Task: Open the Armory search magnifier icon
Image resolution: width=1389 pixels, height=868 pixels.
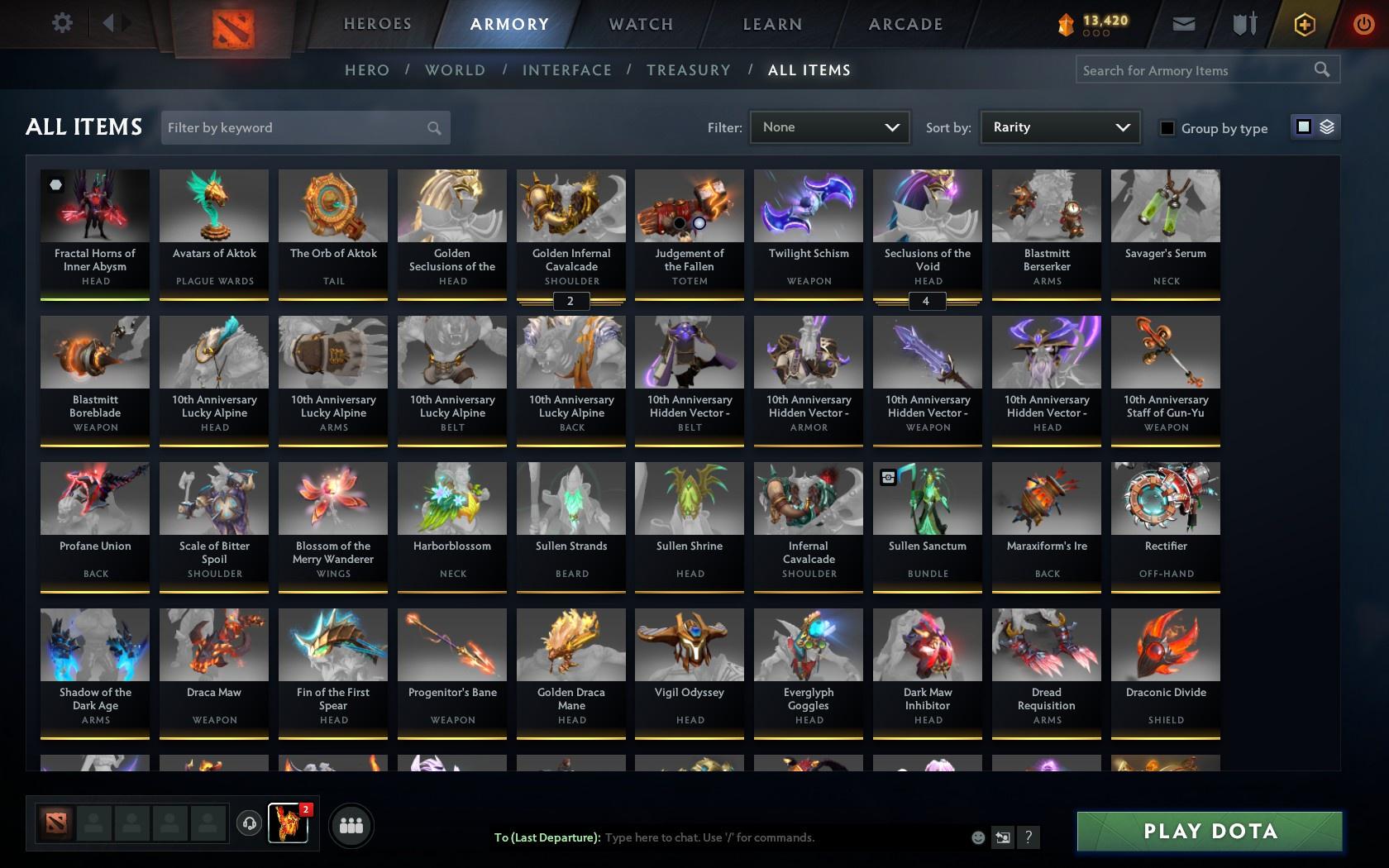Action: [1320, 69]
